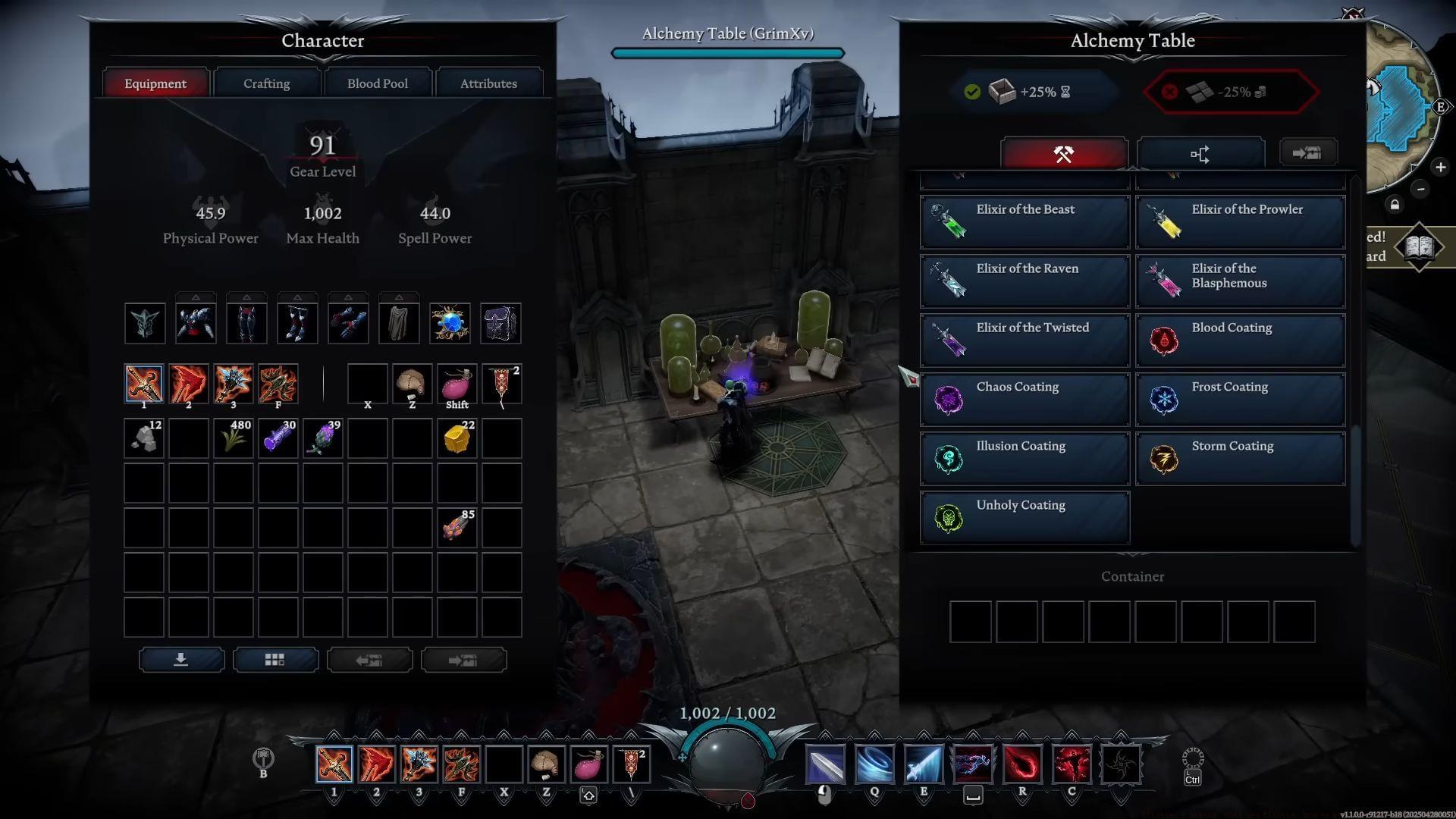Craft Elixir of the Beast
The width and height of the screenshot is (1456, 819).
click(1025, 221)
